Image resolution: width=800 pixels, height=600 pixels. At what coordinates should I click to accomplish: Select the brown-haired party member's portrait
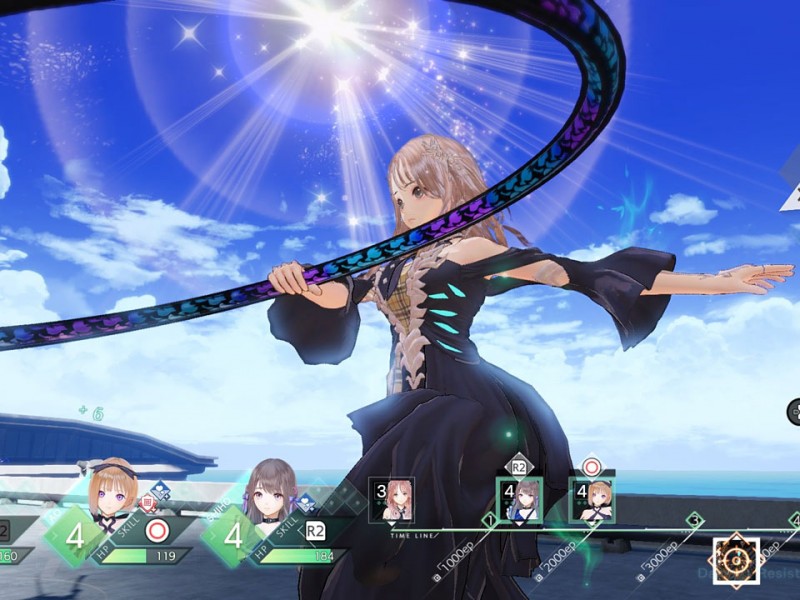point(270,490)
